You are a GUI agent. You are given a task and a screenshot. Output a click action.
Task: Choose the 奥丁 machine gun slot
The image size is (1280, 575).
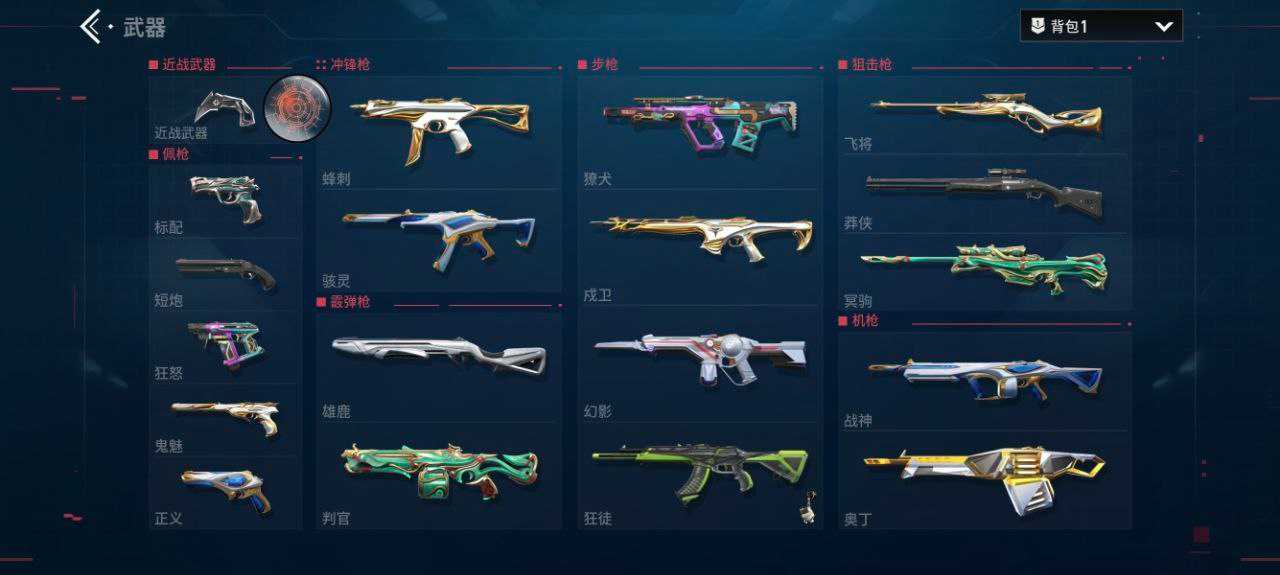point(985,478)
